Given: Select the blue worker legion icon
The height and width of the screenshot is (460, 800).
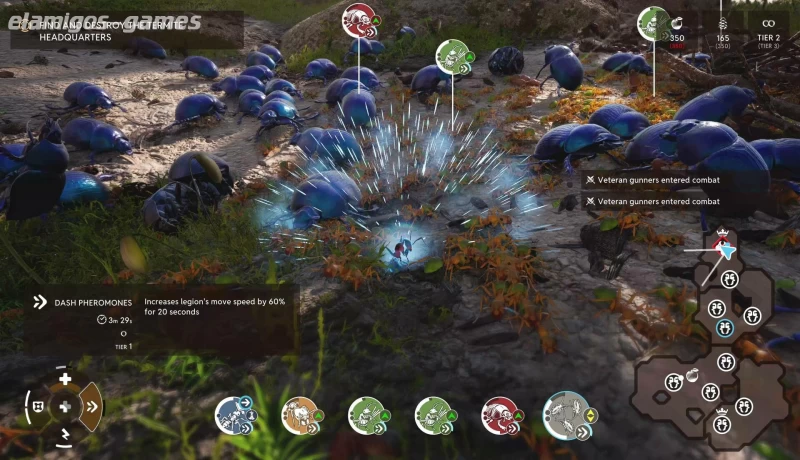Looking at the screenshot, I should [233, 415].
